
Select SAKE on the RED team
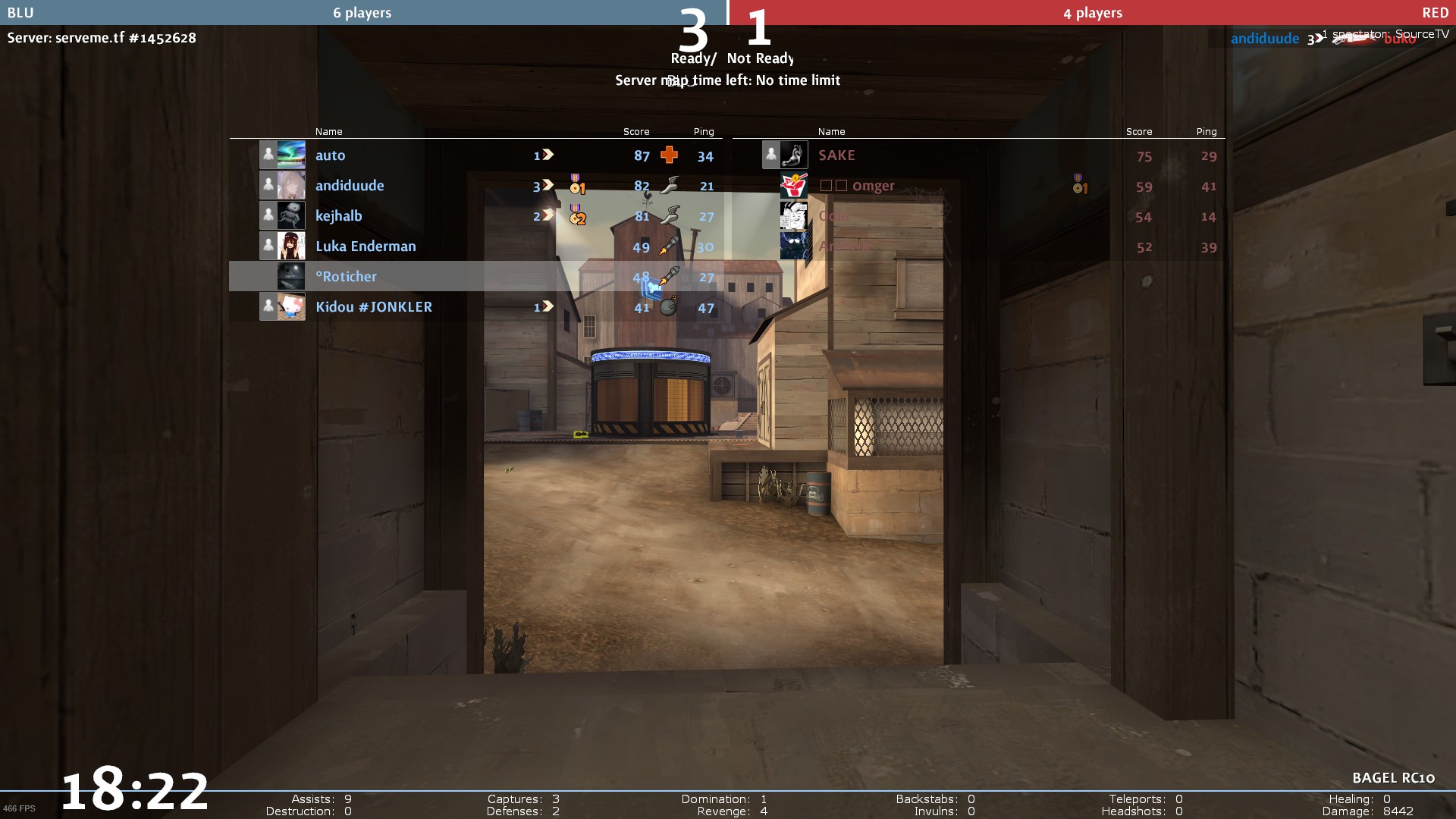click(x=836, y=155)
